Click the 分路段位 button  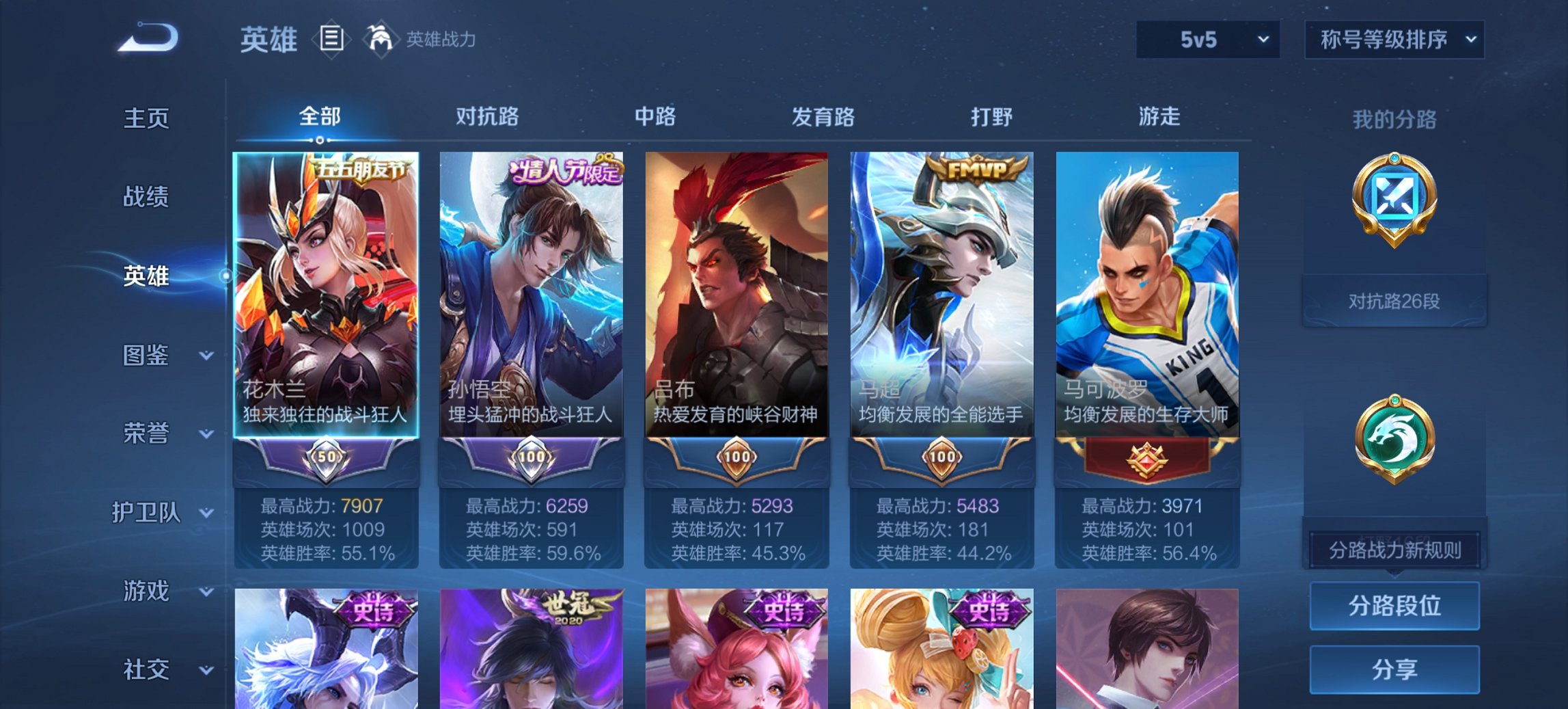point(1394,606)
